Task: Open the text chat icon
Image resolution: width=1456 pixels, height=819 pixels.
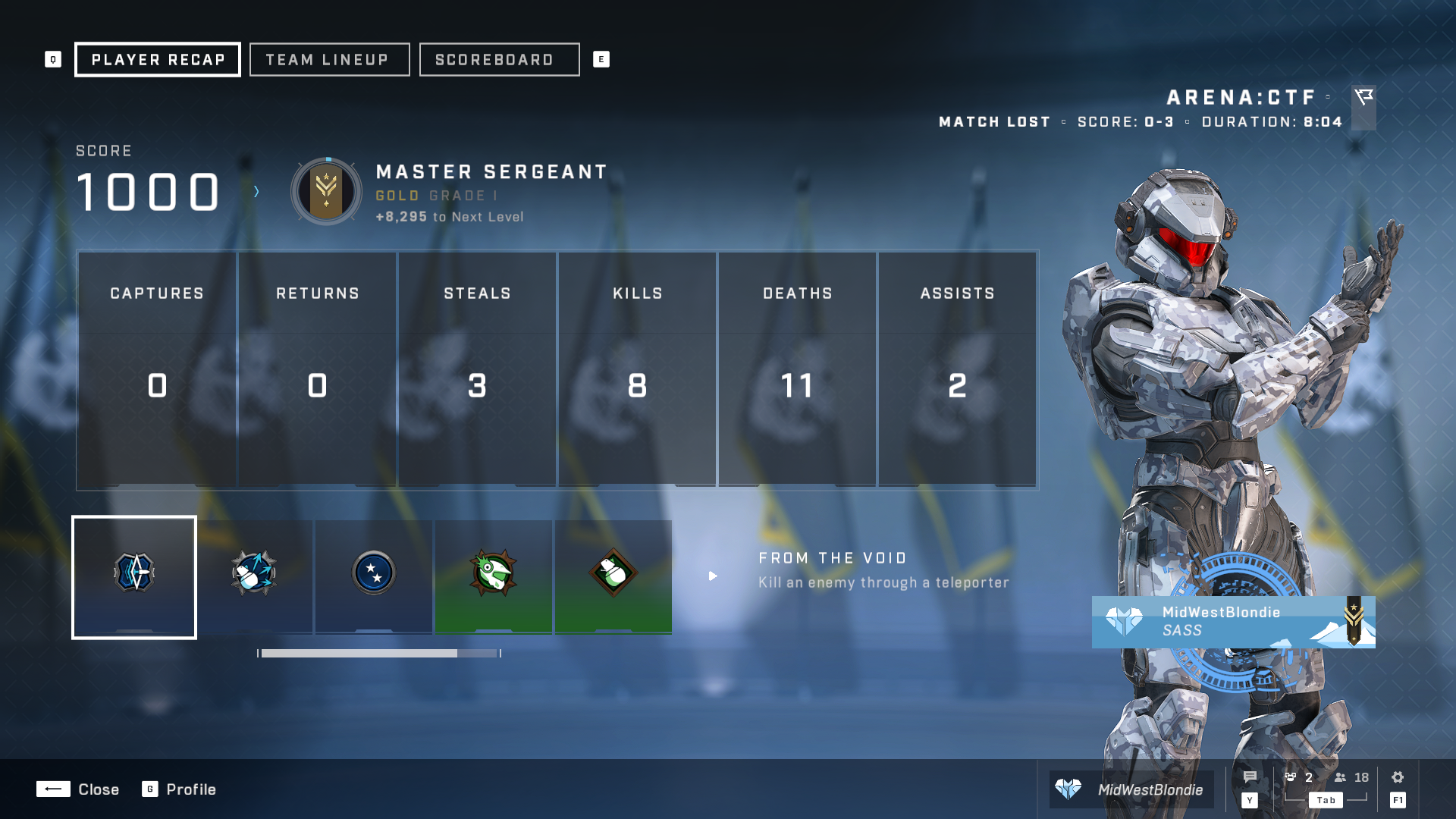Action: tap(1250, 777)
